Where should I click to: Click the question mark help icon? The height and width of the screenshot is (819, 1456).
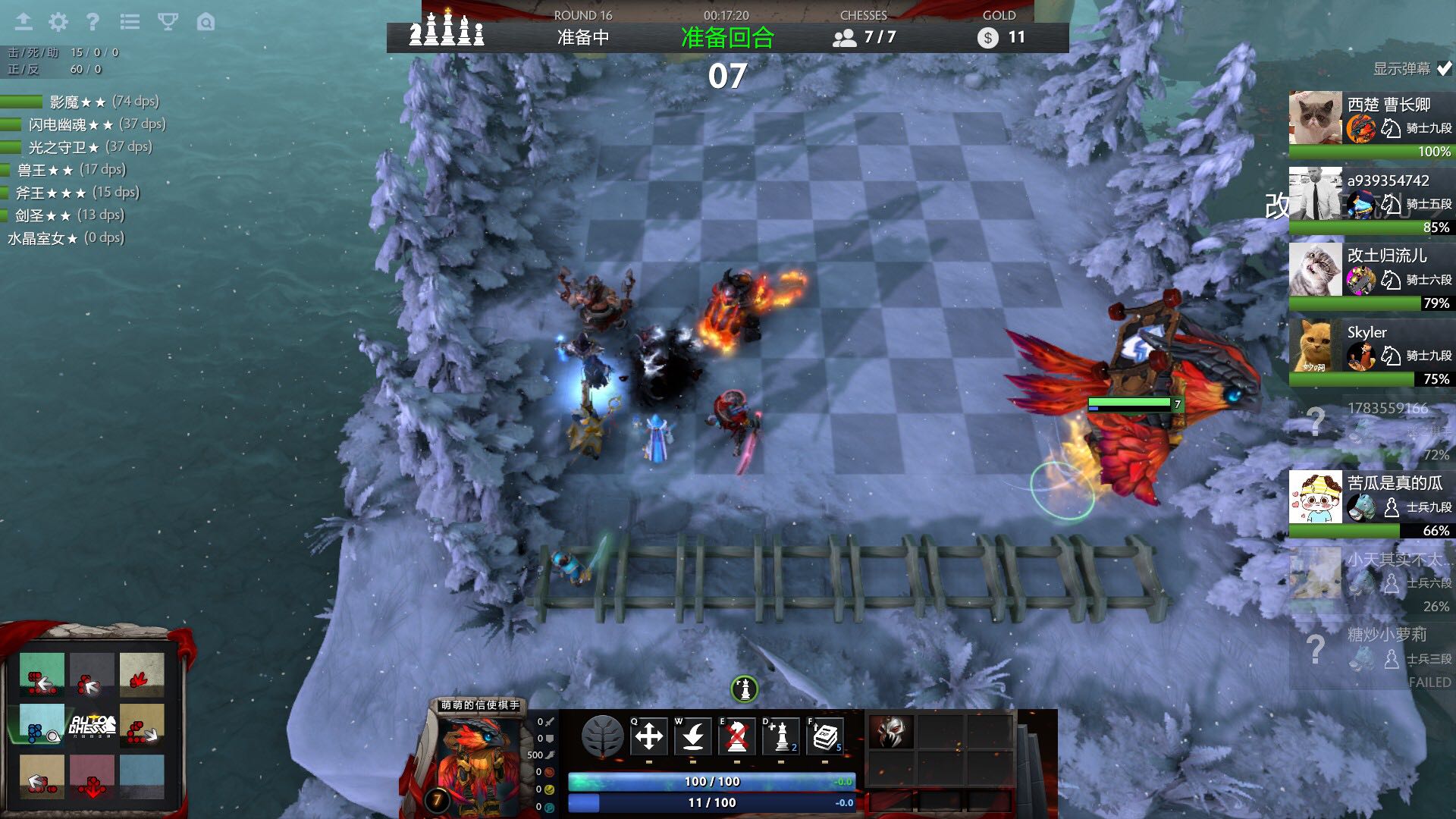pyautogui.click(x=93, y=22)
